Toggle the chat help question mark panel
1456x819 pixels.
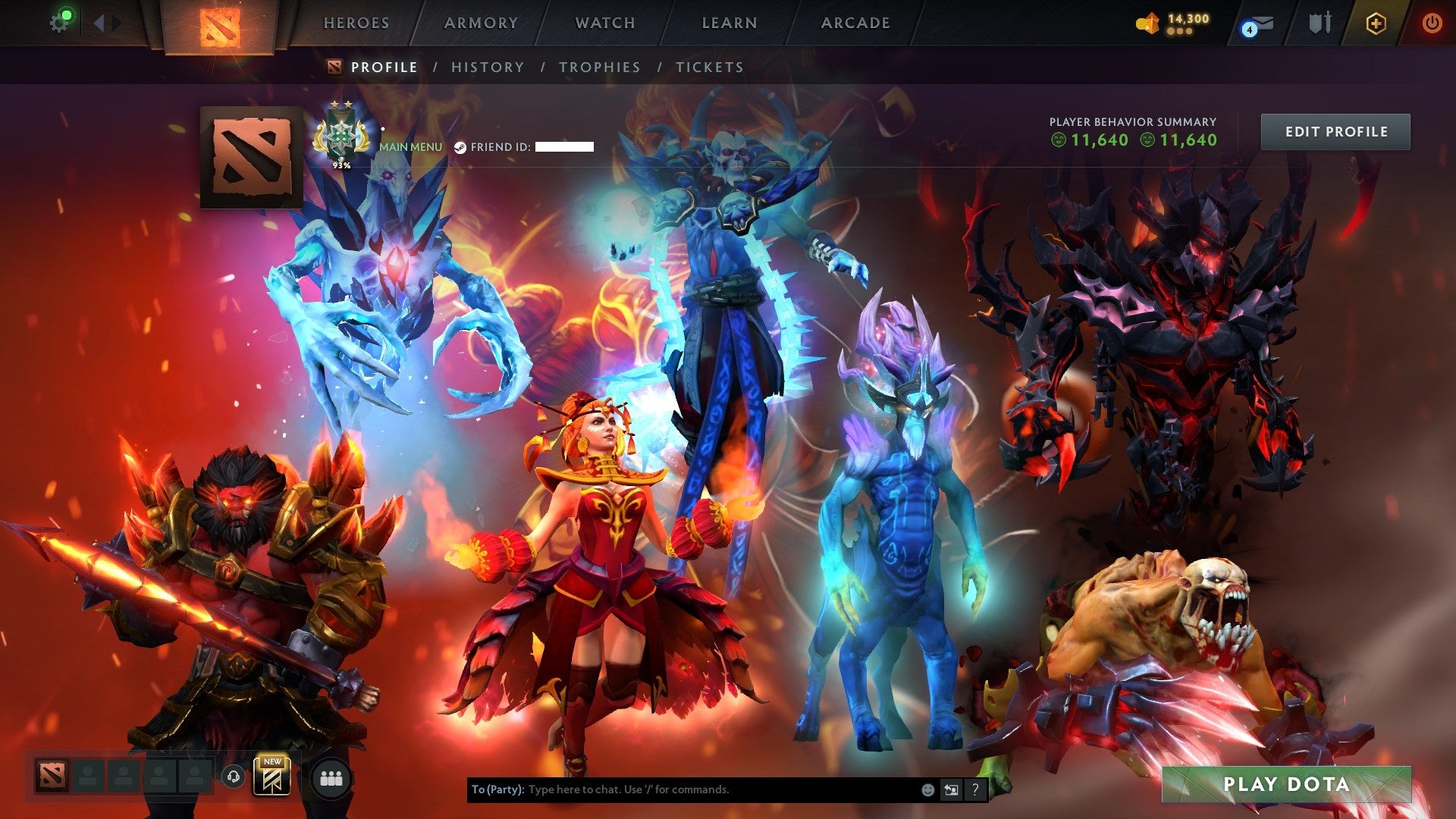975,789
